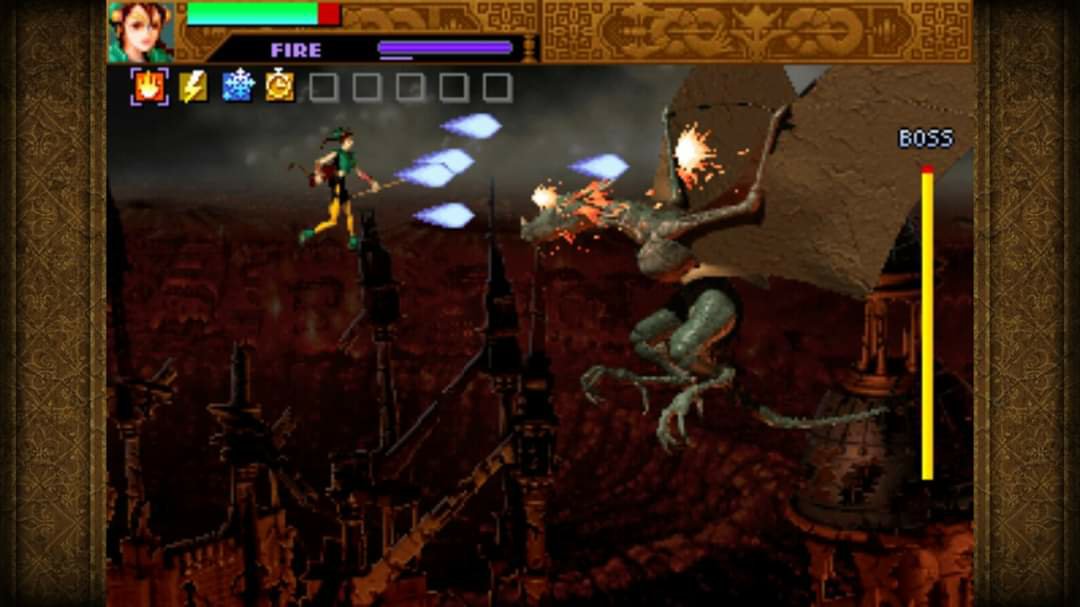
Task: Switch to the lightning bolt spell
Action: pos(194,87)
